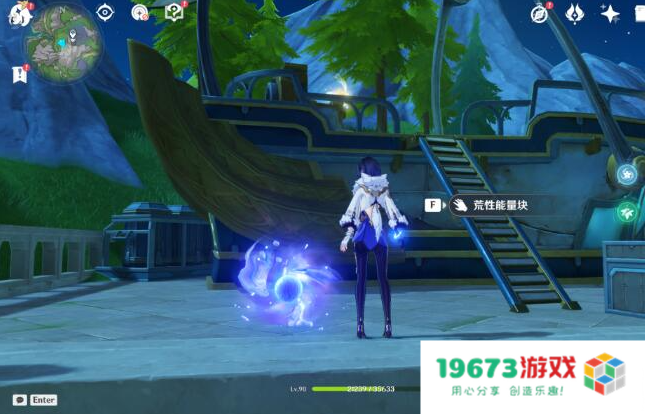Open the tutorial book icon with question mark
This screenshot has width=645, height=414.
174,12
